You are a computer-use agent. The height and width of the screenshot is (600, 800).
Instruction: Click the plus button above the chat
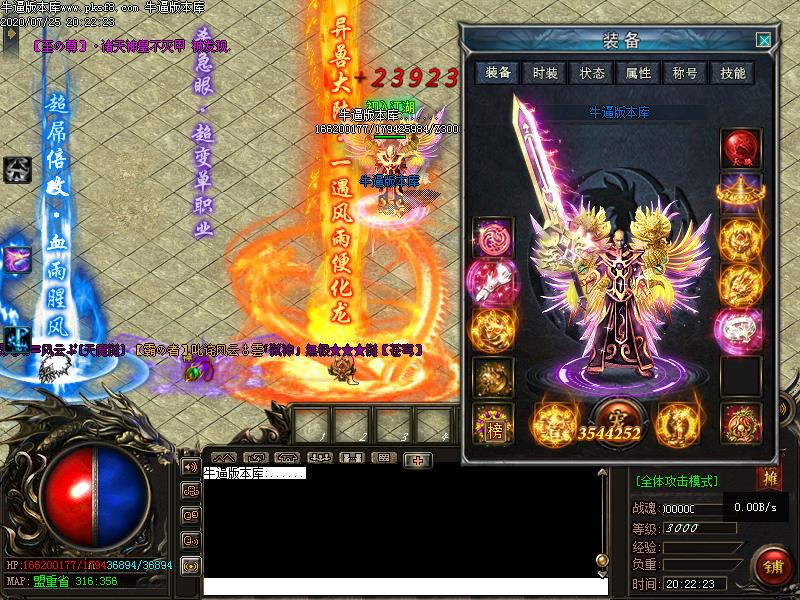click(416, 459)
